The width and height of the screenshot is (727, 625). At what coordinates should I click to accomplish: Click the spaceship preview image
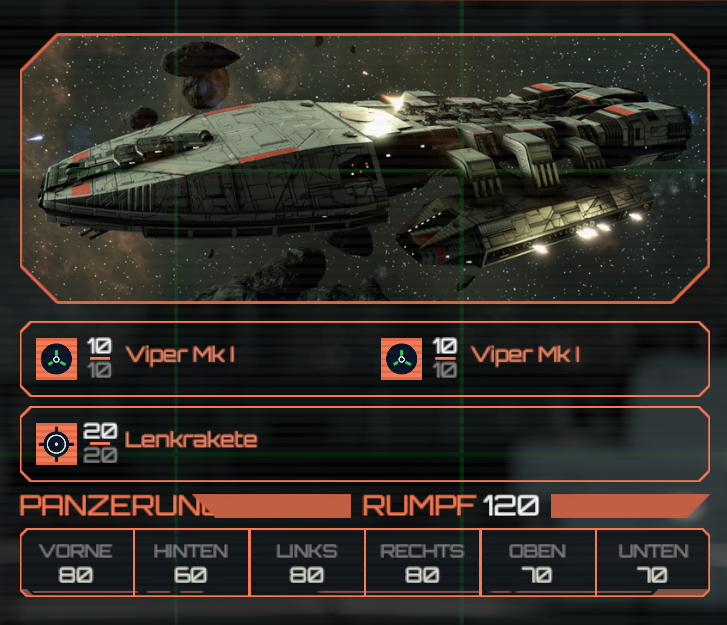(364, 168)
